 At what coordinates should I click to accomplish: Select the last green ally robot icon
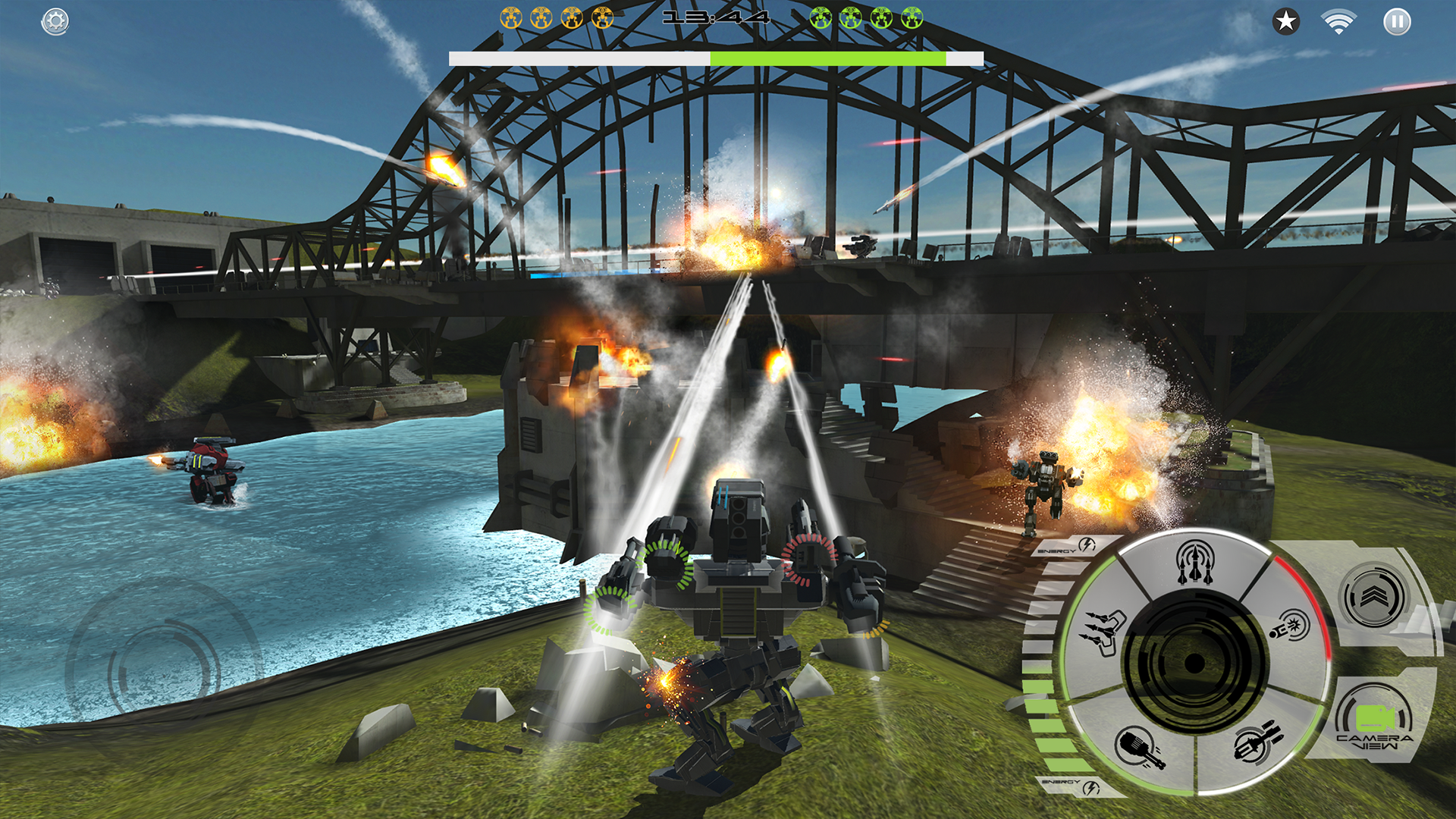[x=913, y=16]
